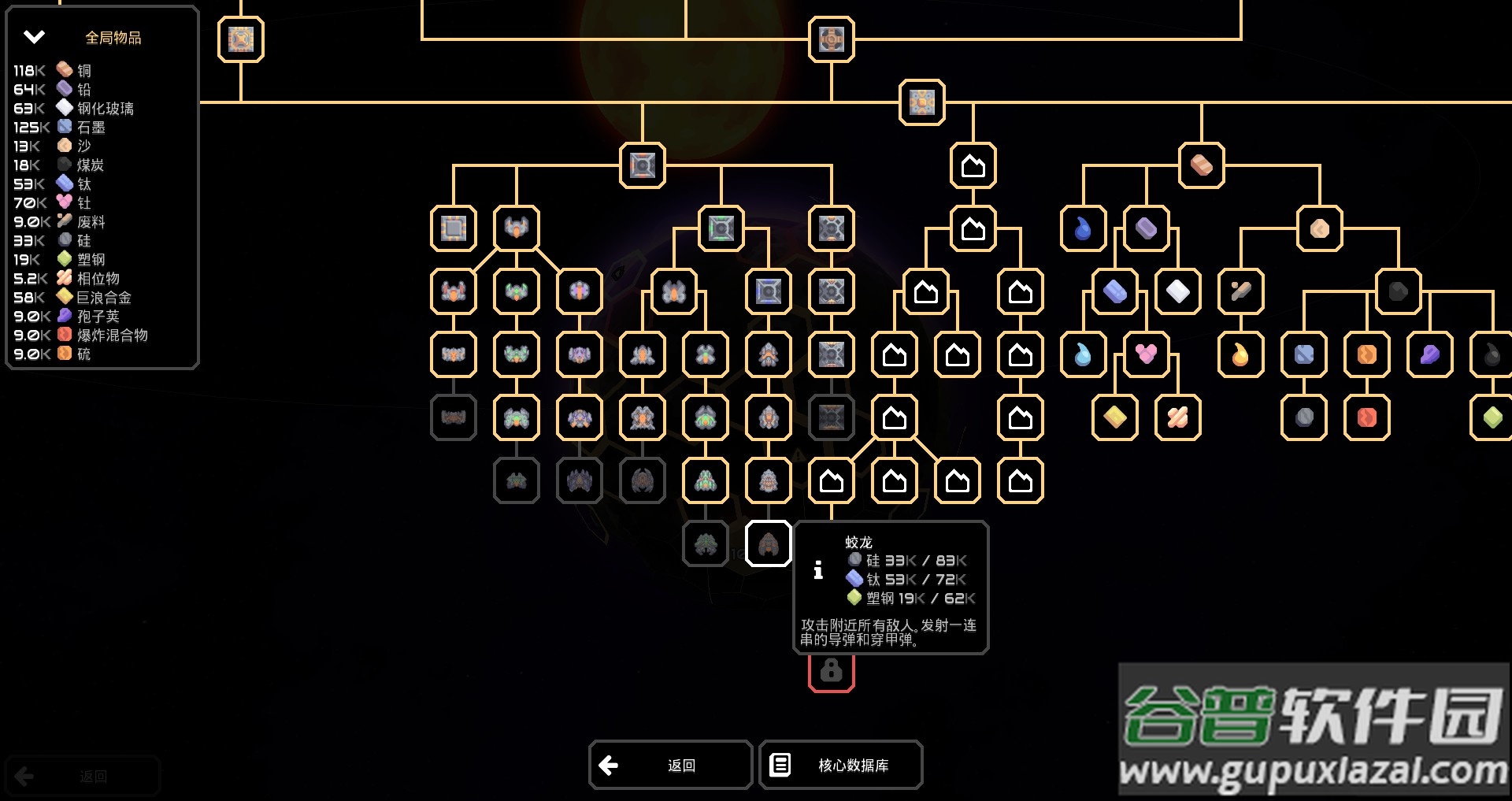
Task: Choose the sand resource node
Action: pos(1319,228)
